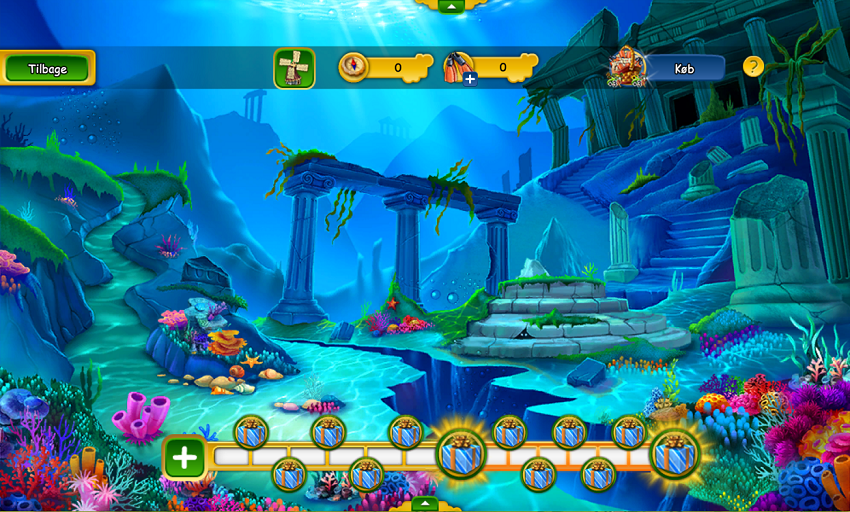
Task: Select the large glowing gift in the bar's middle
Action: 461,453
